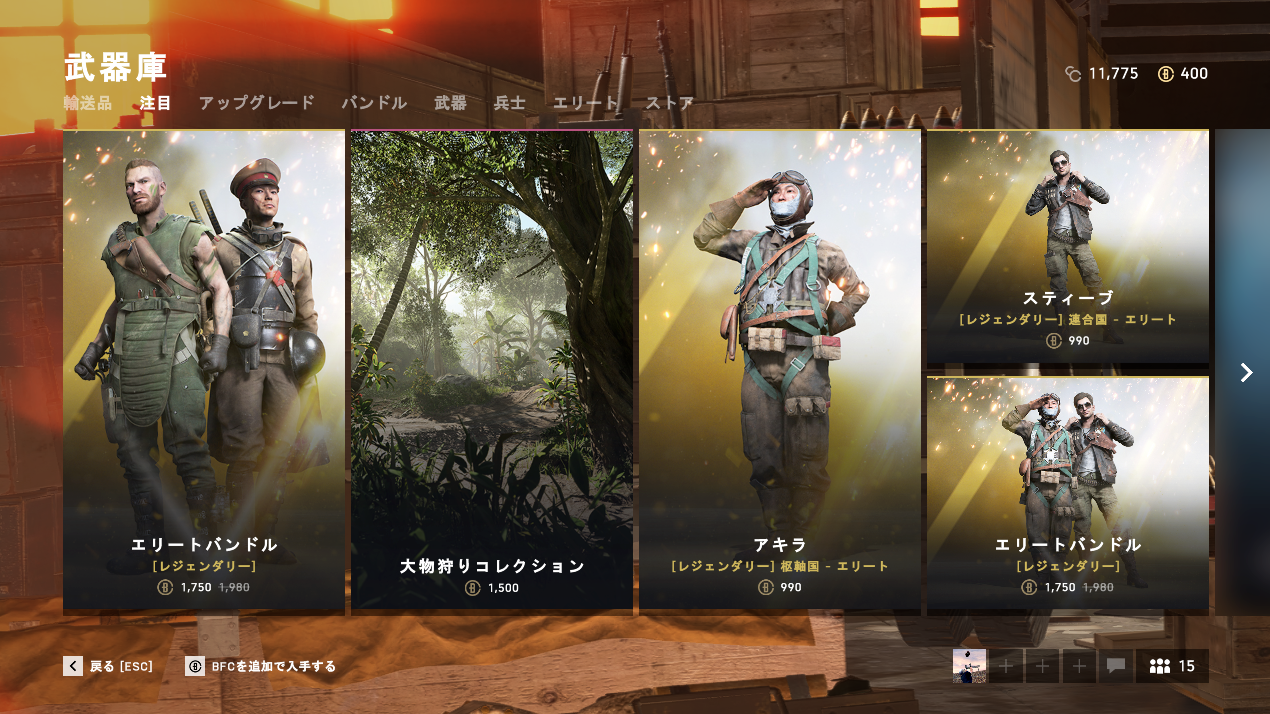The width and height of the screenshot is (1270, 714).
Task: Choose the スティーブ elite card
Action: click(1067, 248)
